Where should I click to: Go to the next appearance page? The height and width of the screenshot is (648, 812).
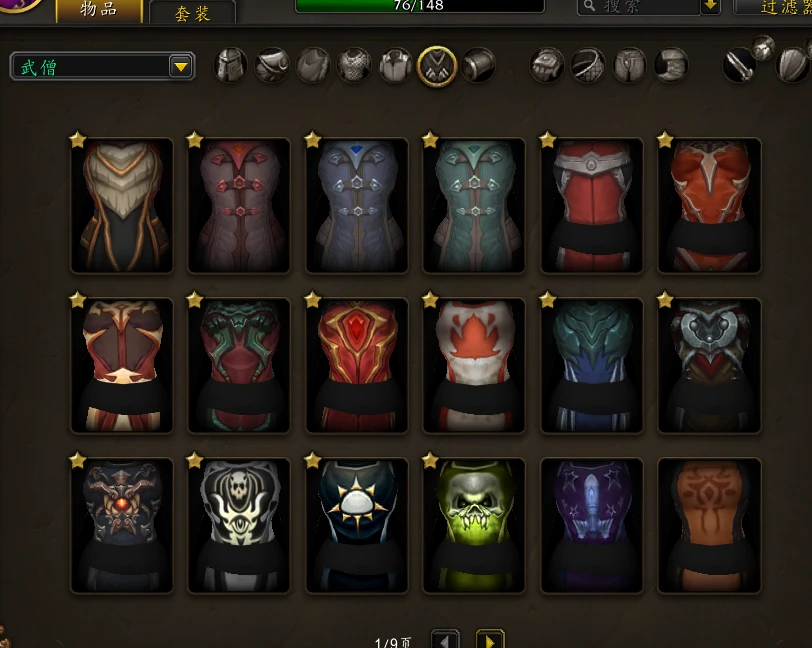[489, 639]
